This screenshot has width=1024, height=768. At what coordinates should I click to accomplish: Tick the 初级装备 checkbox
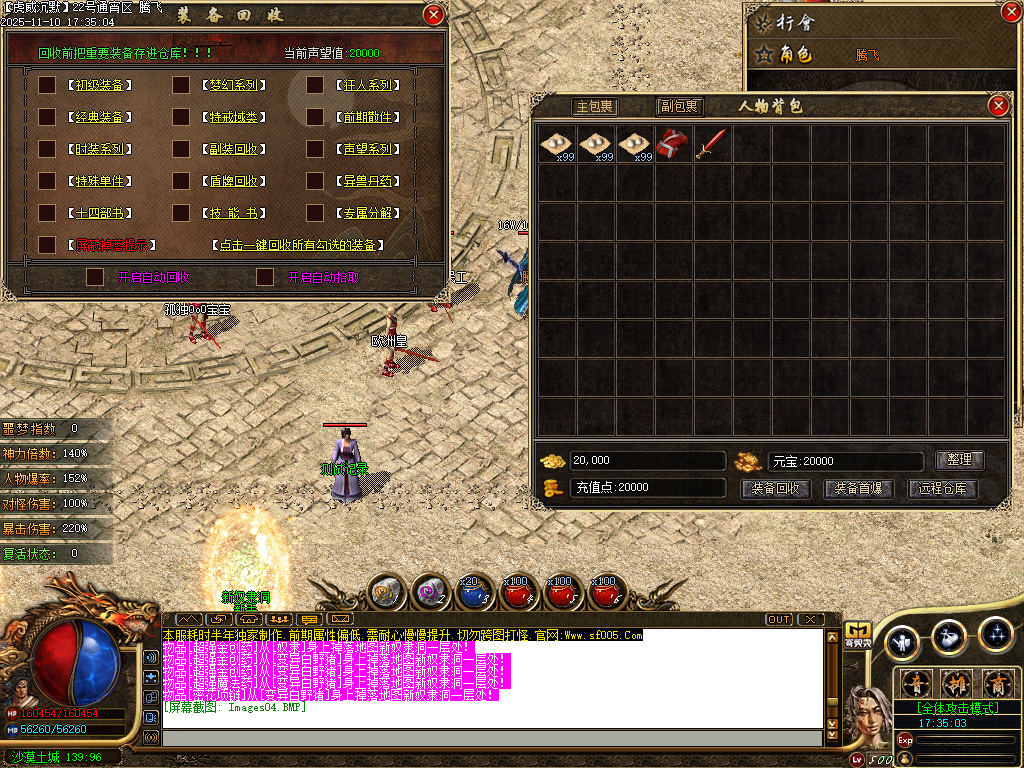[47, 85]
